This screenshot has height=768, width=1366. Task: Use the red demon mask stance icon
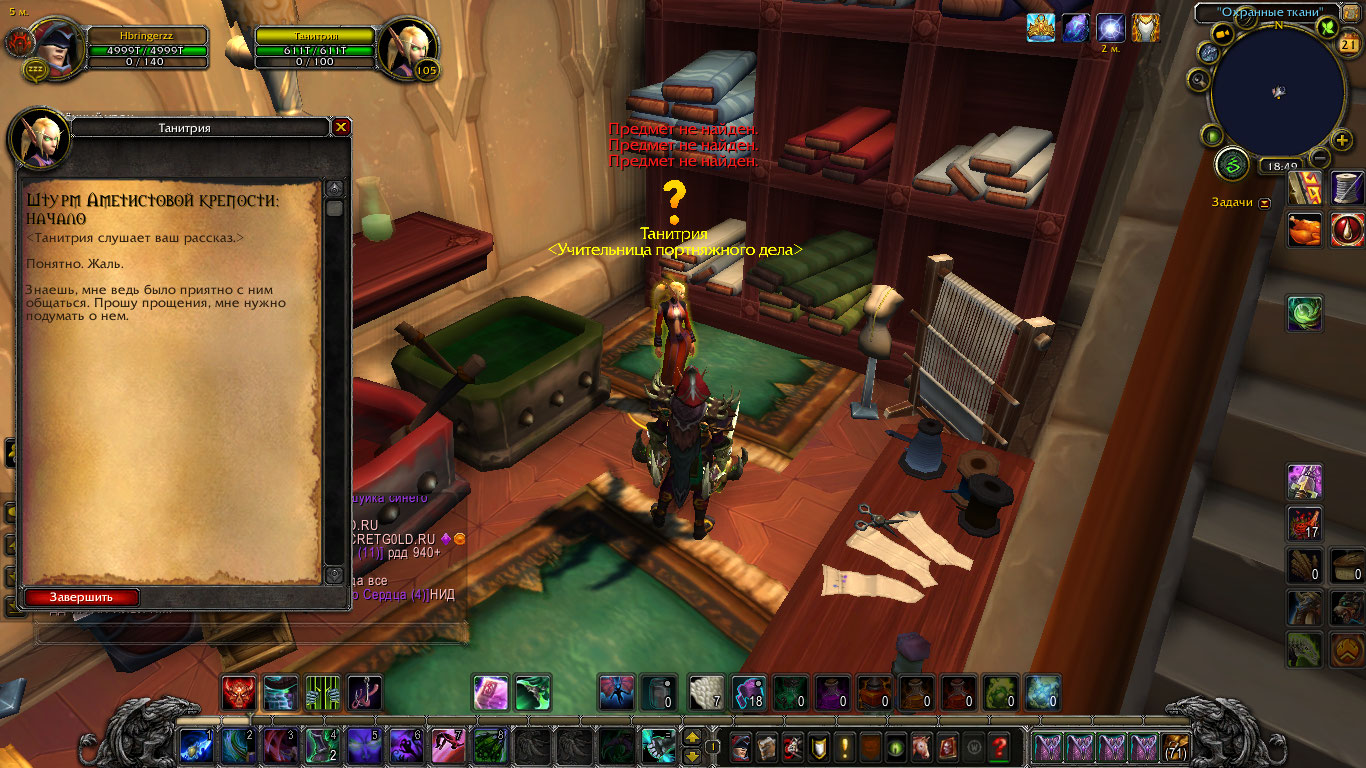[x=238, y=693]
